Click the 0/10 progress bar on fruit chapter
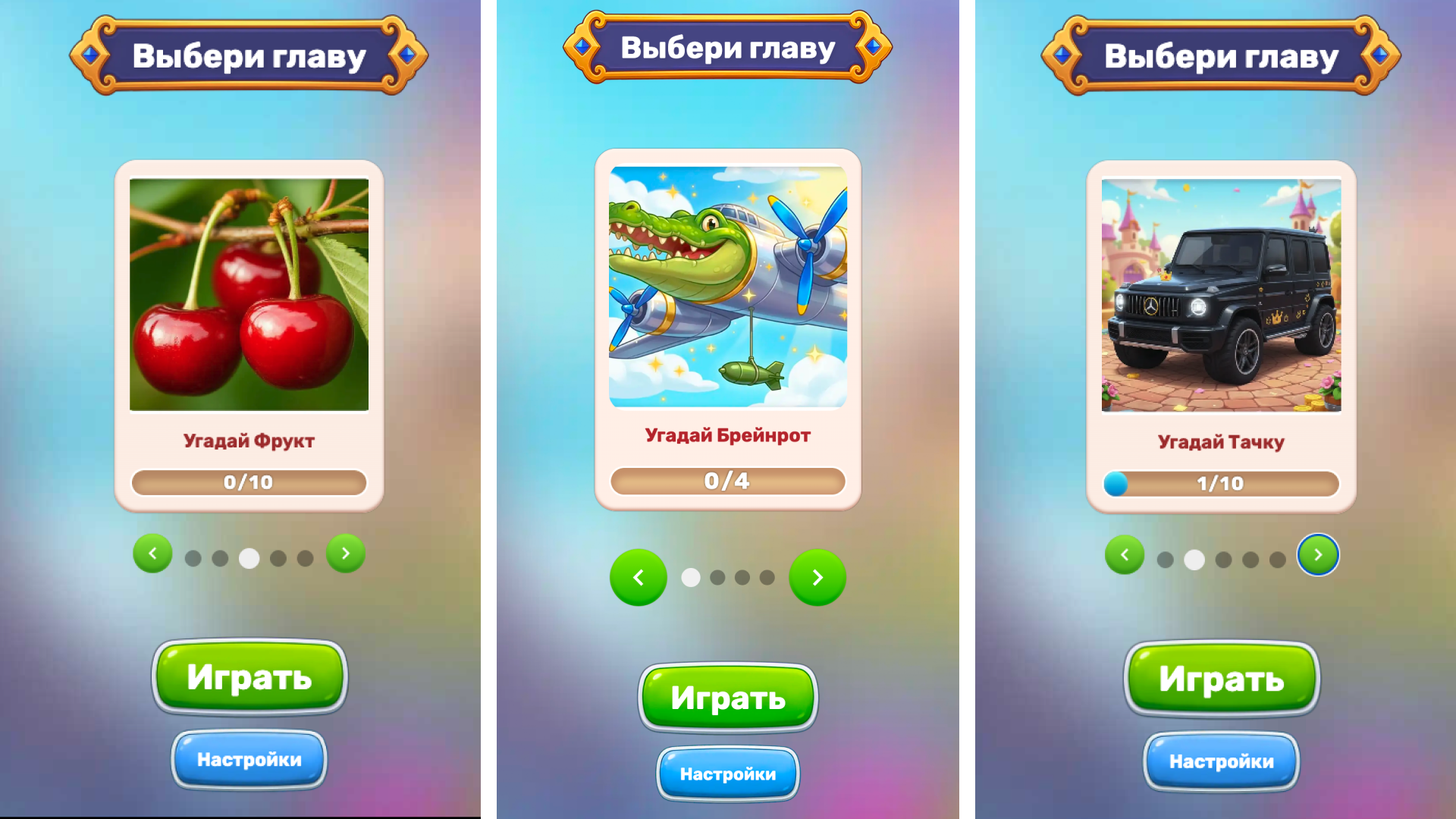Screen dimensions: 1456x819 [249, 482]
